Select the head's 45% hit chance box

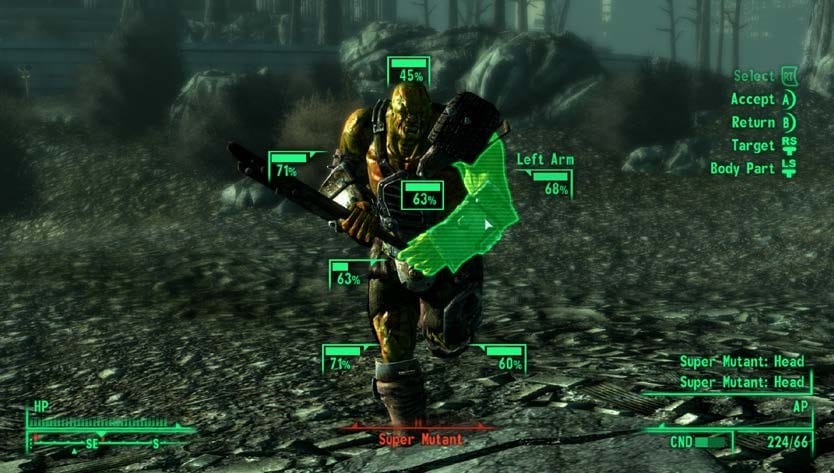(x=408, y=73)
